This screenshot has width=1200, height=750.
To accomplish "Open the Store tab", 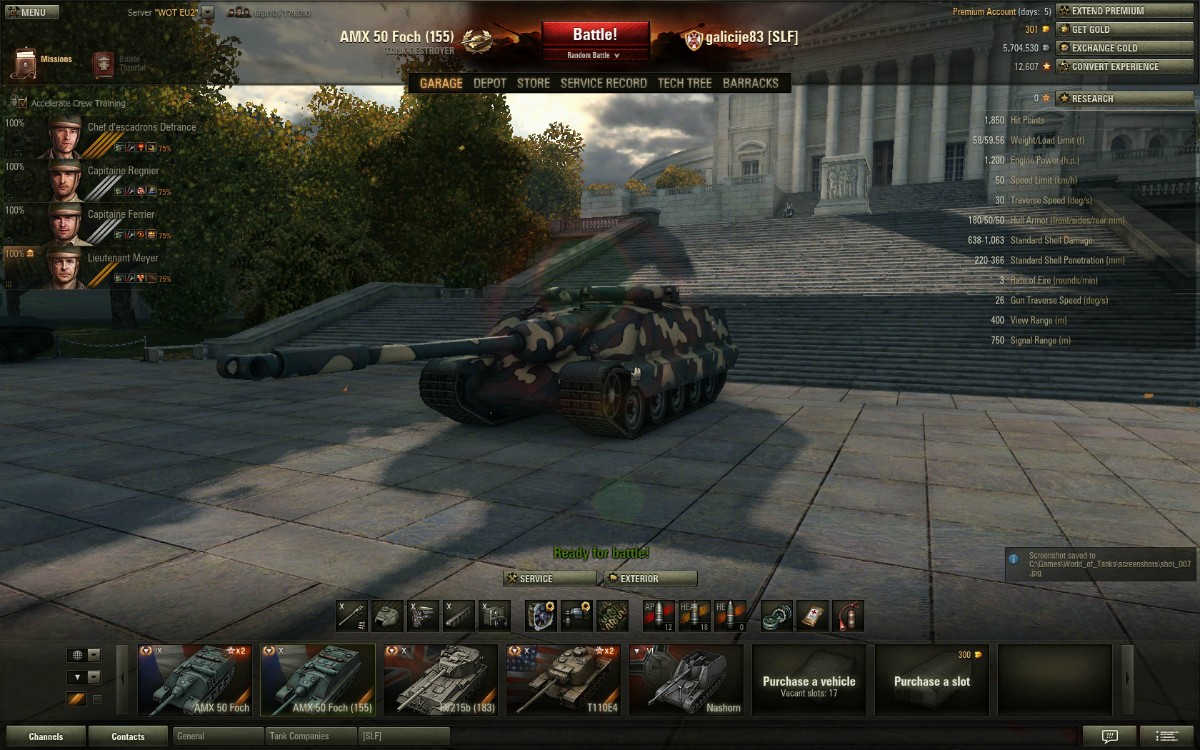I will click(533, 83).
